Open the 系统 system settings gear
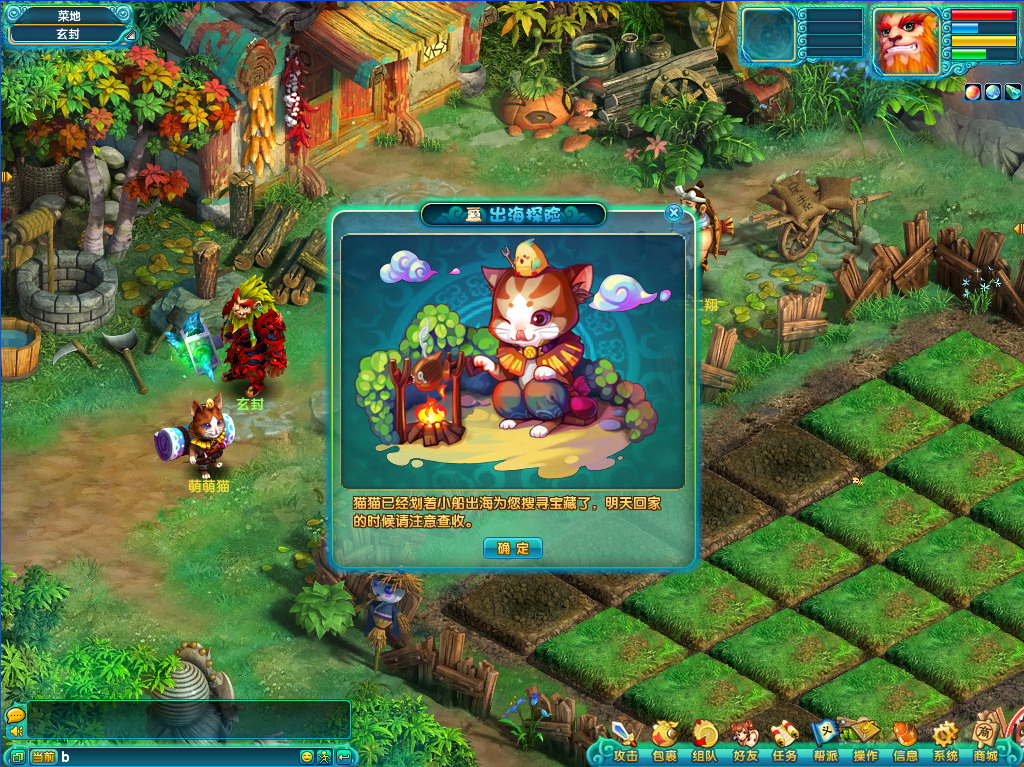1024x767 pixels. coord(945,740)
